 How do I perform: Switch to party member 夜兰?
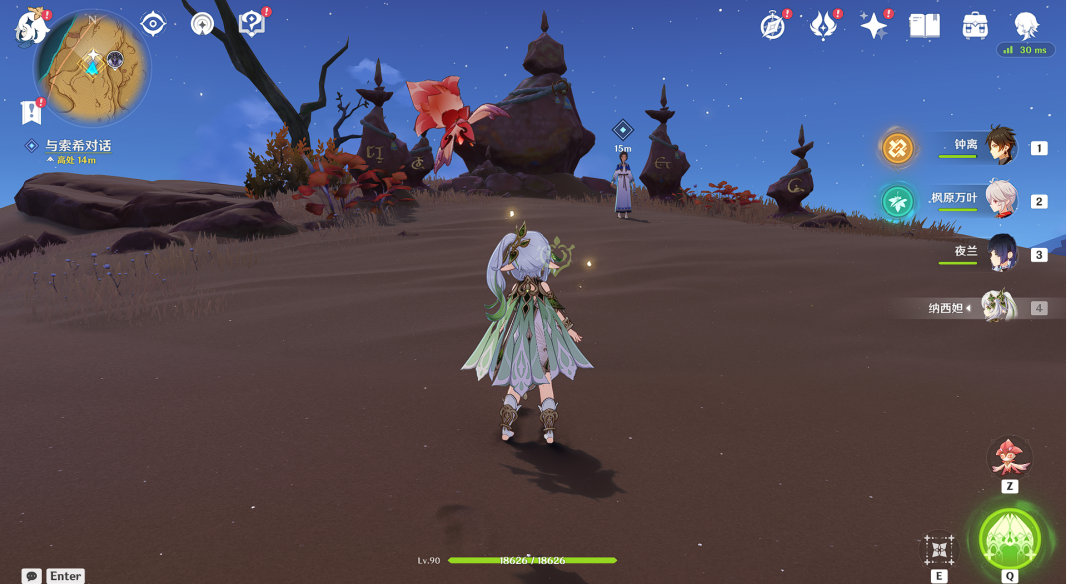coord(1001,253)
